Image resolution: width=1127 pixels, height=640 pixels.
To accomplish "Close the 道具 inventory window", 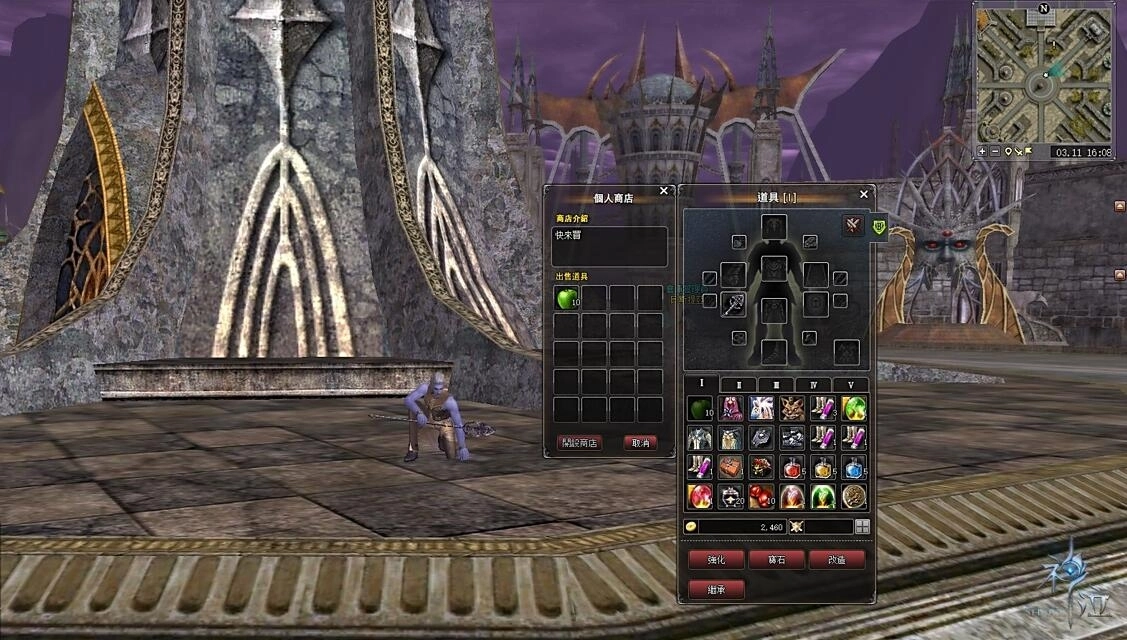I will click(x=864, y=195).
